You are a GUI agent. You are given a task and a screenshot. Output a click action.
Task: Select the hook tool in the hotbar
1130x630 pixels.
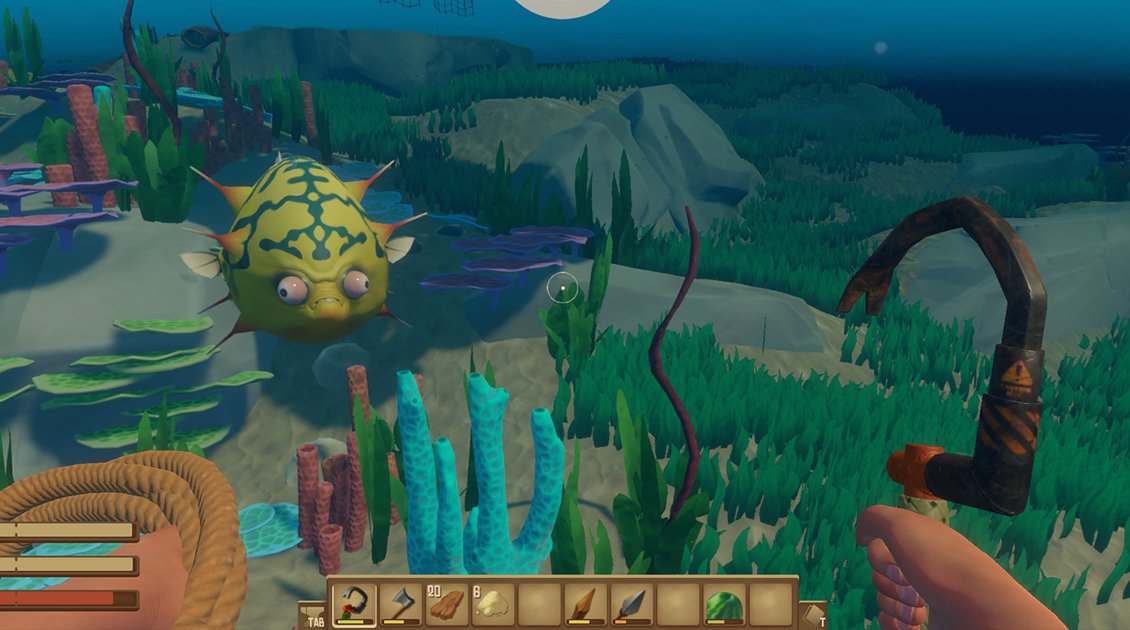(354, 603)
